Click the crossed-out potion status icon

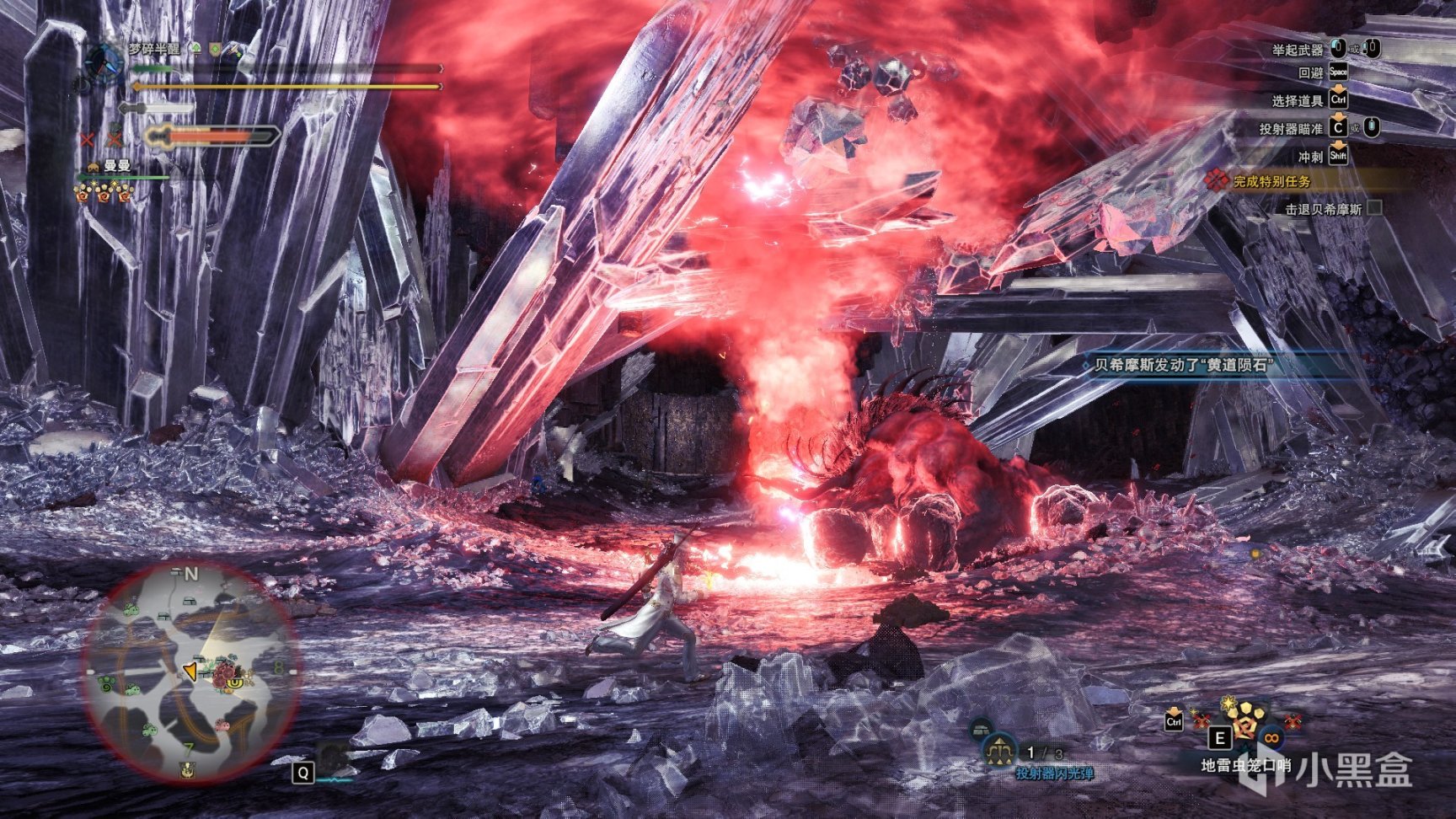pos(88,138)
